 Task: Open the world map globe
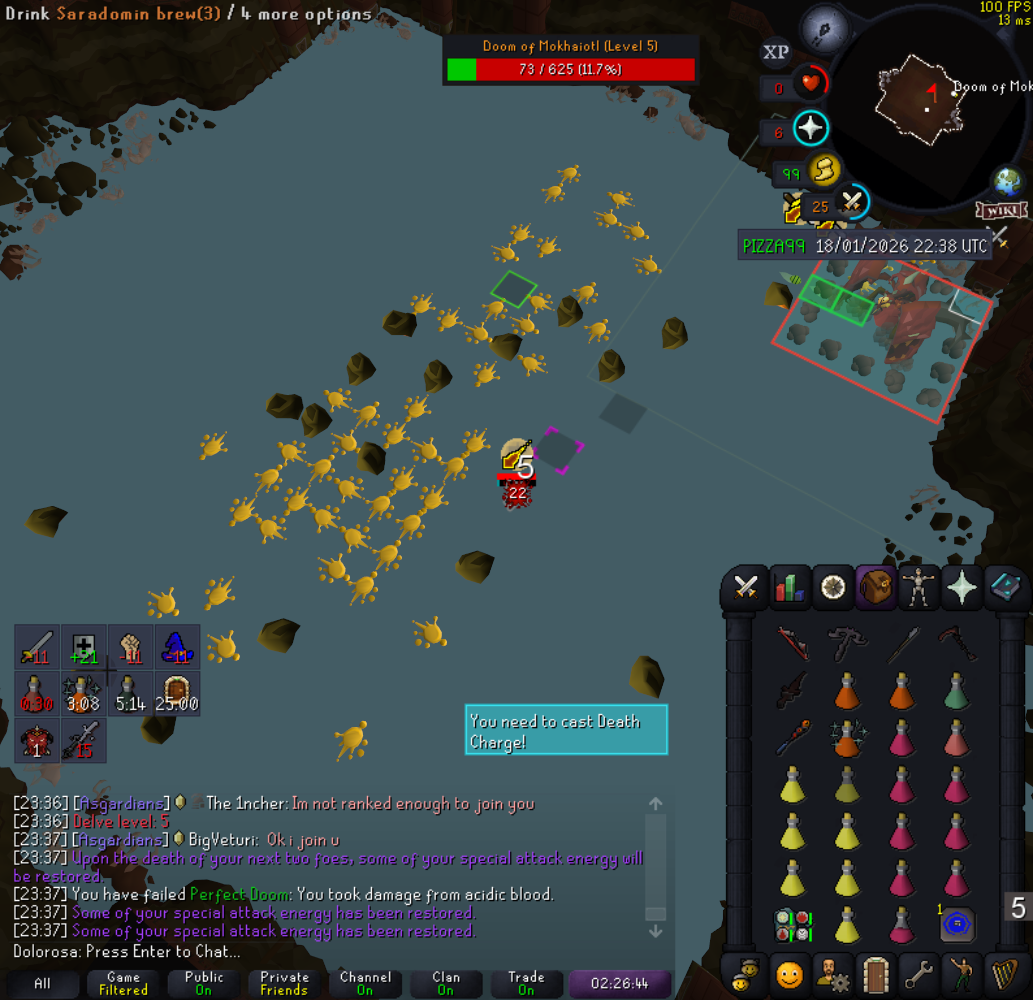(1007, 183)
